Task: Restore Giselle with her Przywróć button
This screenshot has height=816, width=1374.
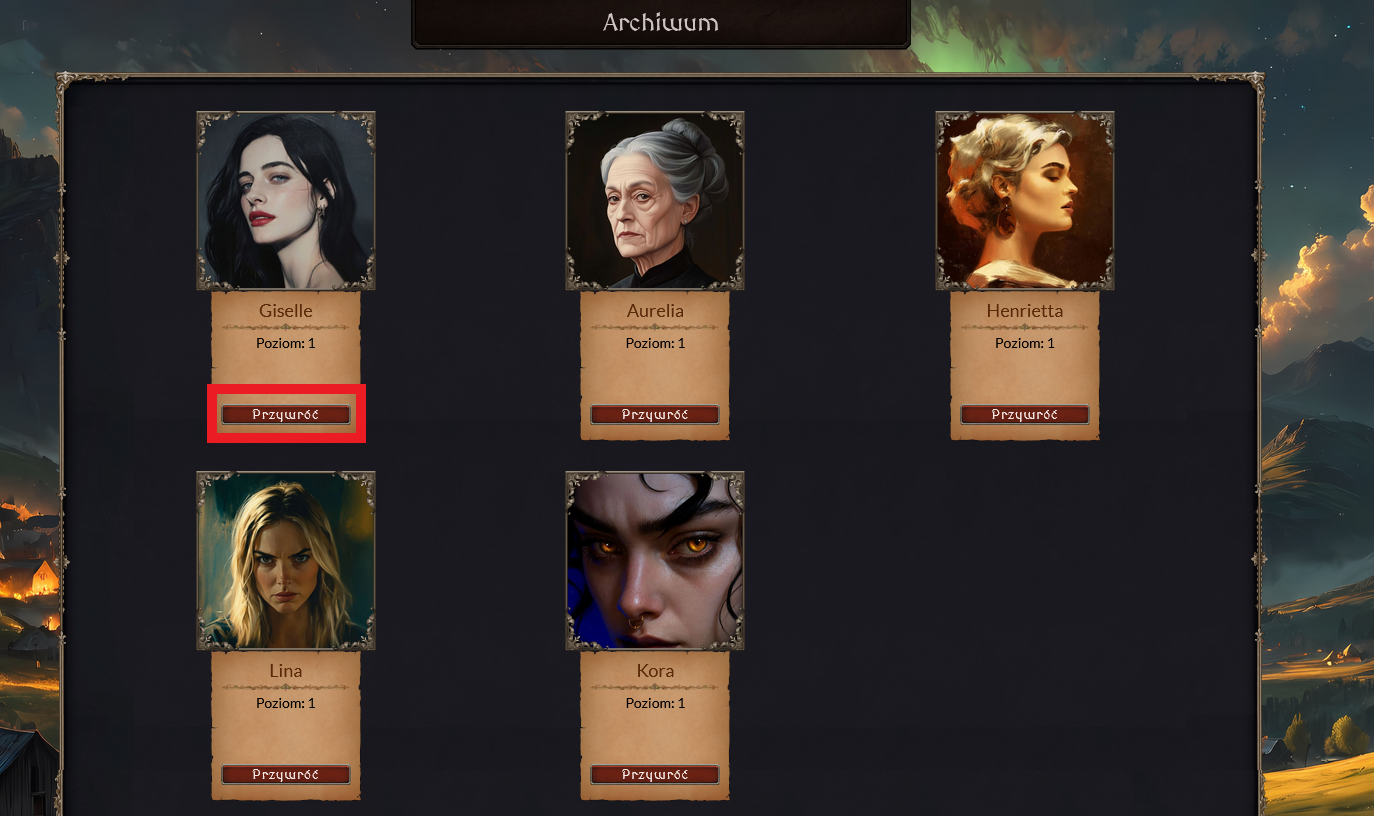Action: (286, 414)
